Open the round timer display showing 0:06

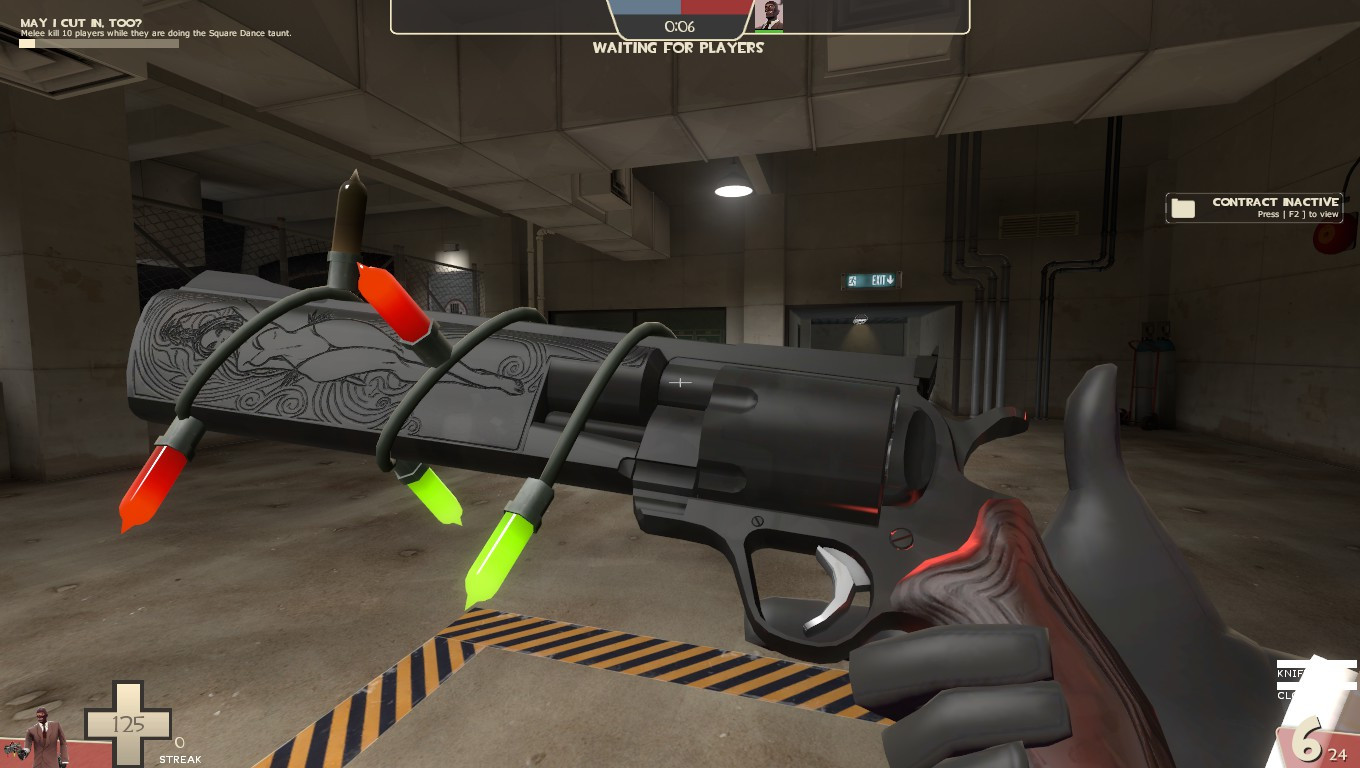(680, 26)
